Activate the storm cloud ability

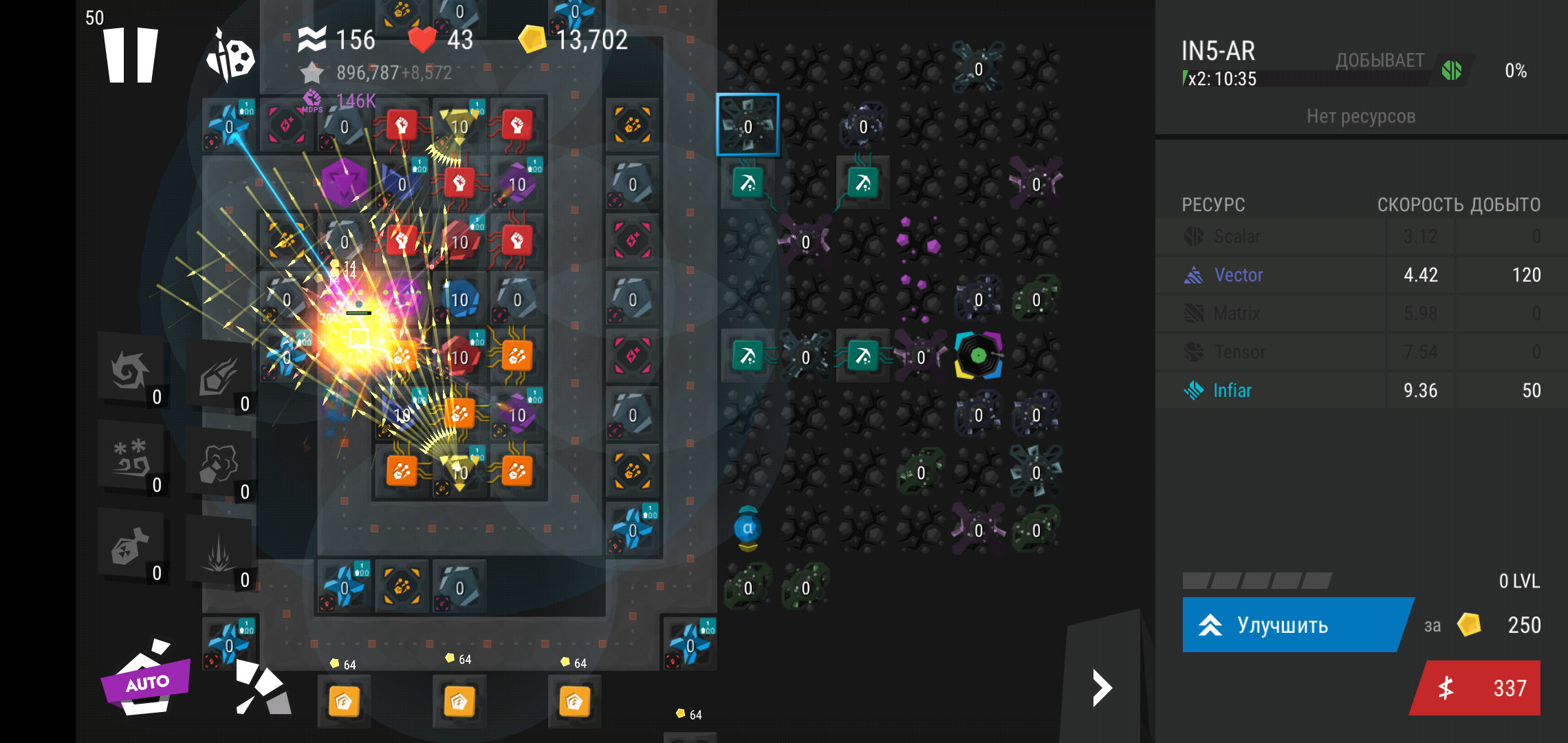coord(219,465)
